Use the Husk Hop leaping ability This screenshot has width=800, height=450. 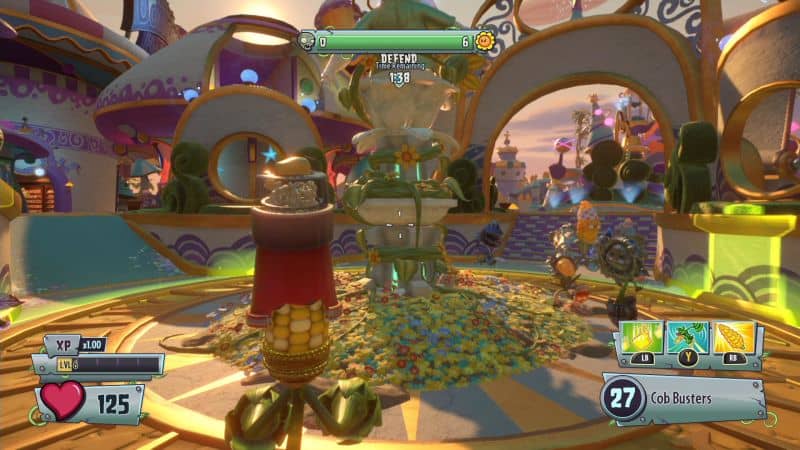(687, 338)
